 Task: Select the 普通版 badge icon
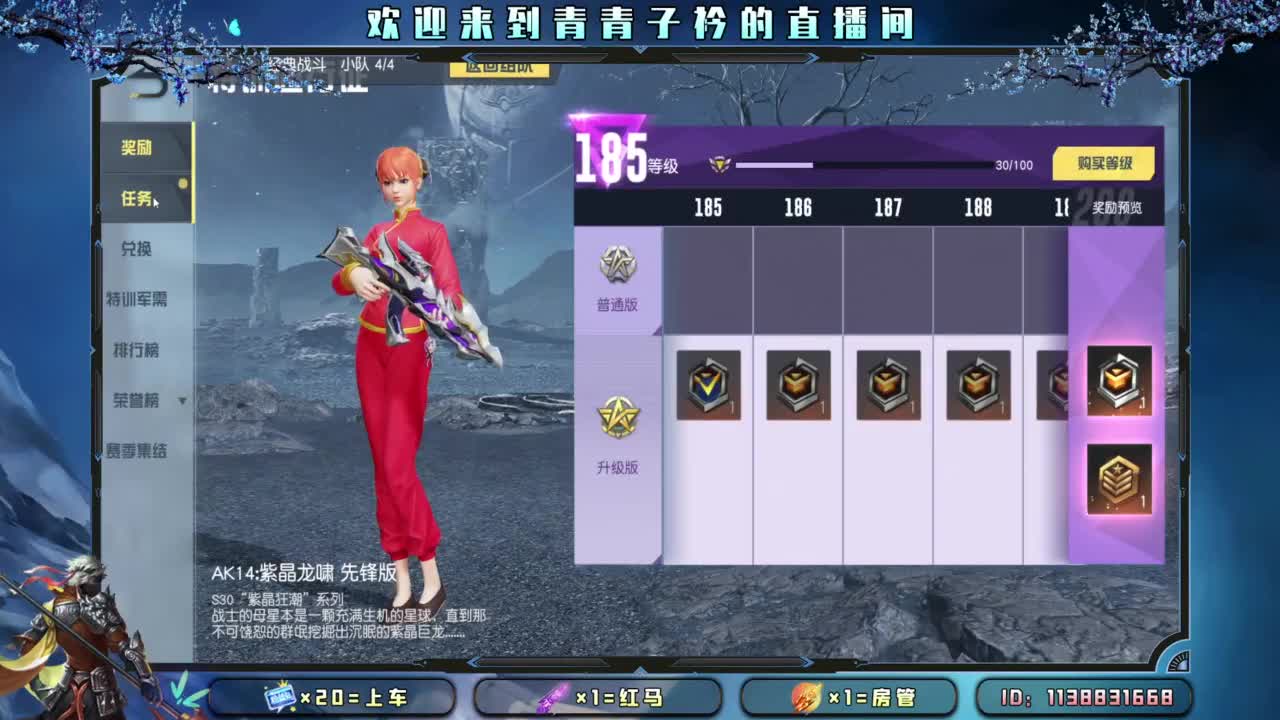point(617,262)
